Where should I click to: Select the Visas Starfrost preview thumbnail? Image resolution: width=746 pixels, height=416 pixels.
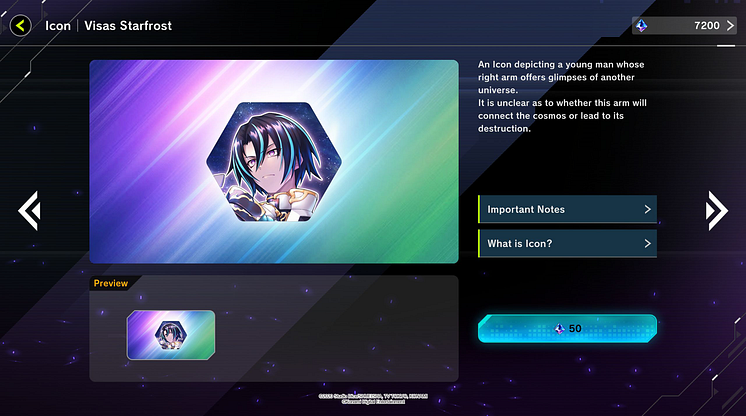click(x=170, y=335)
